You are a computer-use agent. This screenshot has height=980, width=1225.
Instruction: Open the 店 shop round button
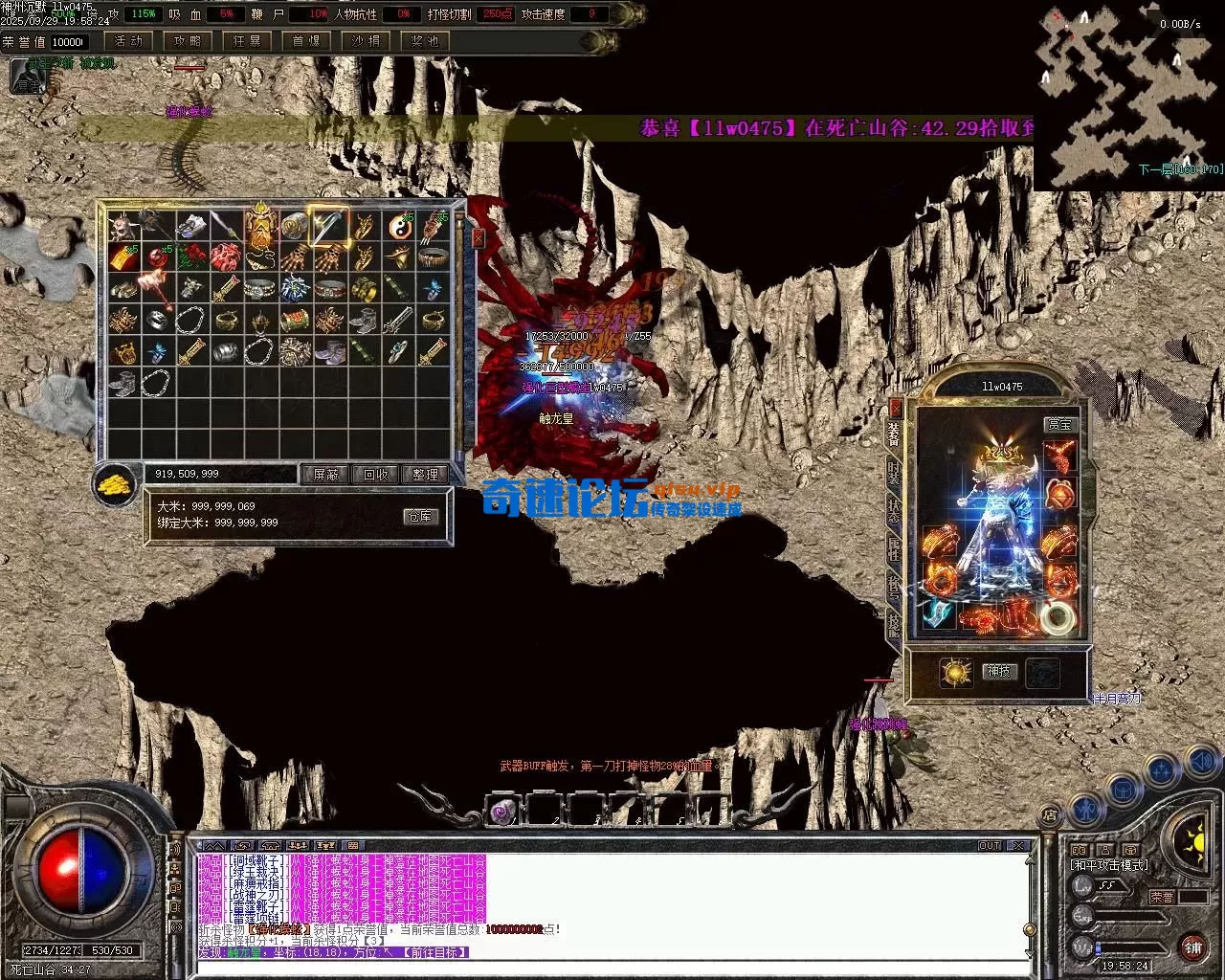[x=1050, y=815]
